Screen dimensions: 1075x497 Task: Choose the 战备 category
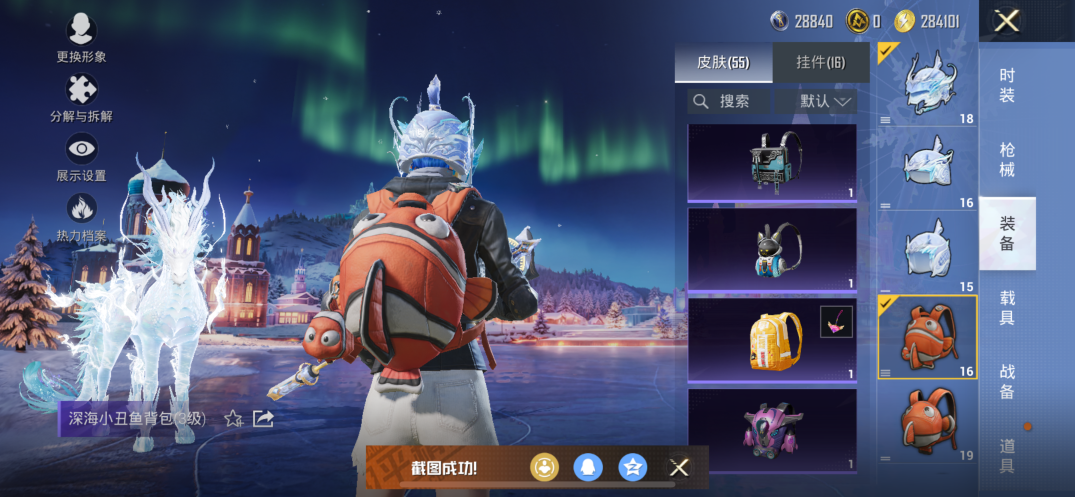pyautogui.click(x=1007, y=382)
